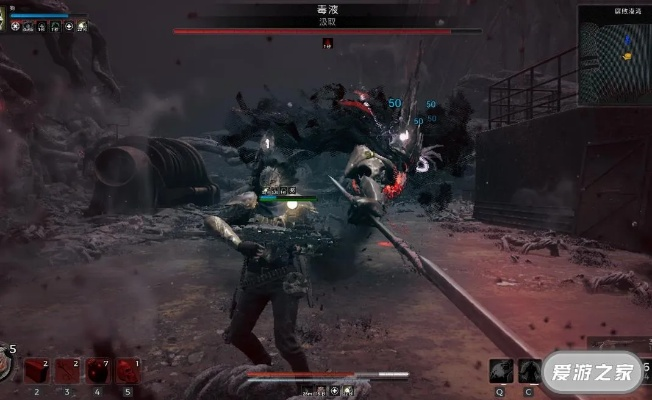Activate the Q skill icon

pos(501,370)
